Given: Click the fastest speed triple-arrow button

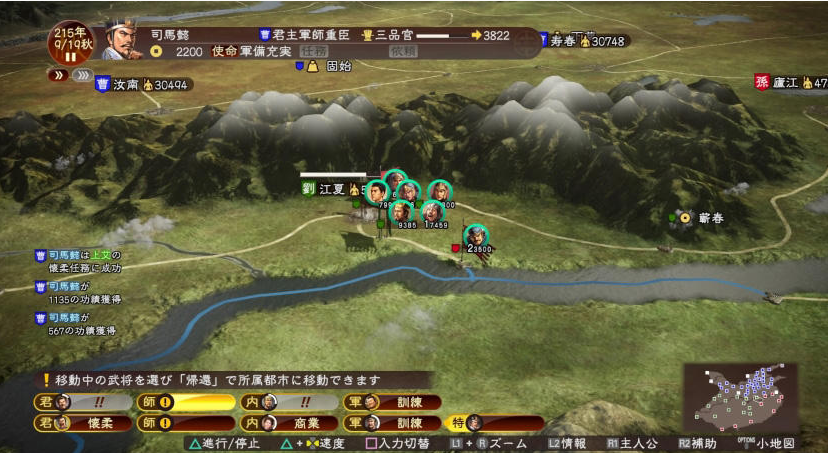Looking at the screenshot, I should (x=82, y=74).
